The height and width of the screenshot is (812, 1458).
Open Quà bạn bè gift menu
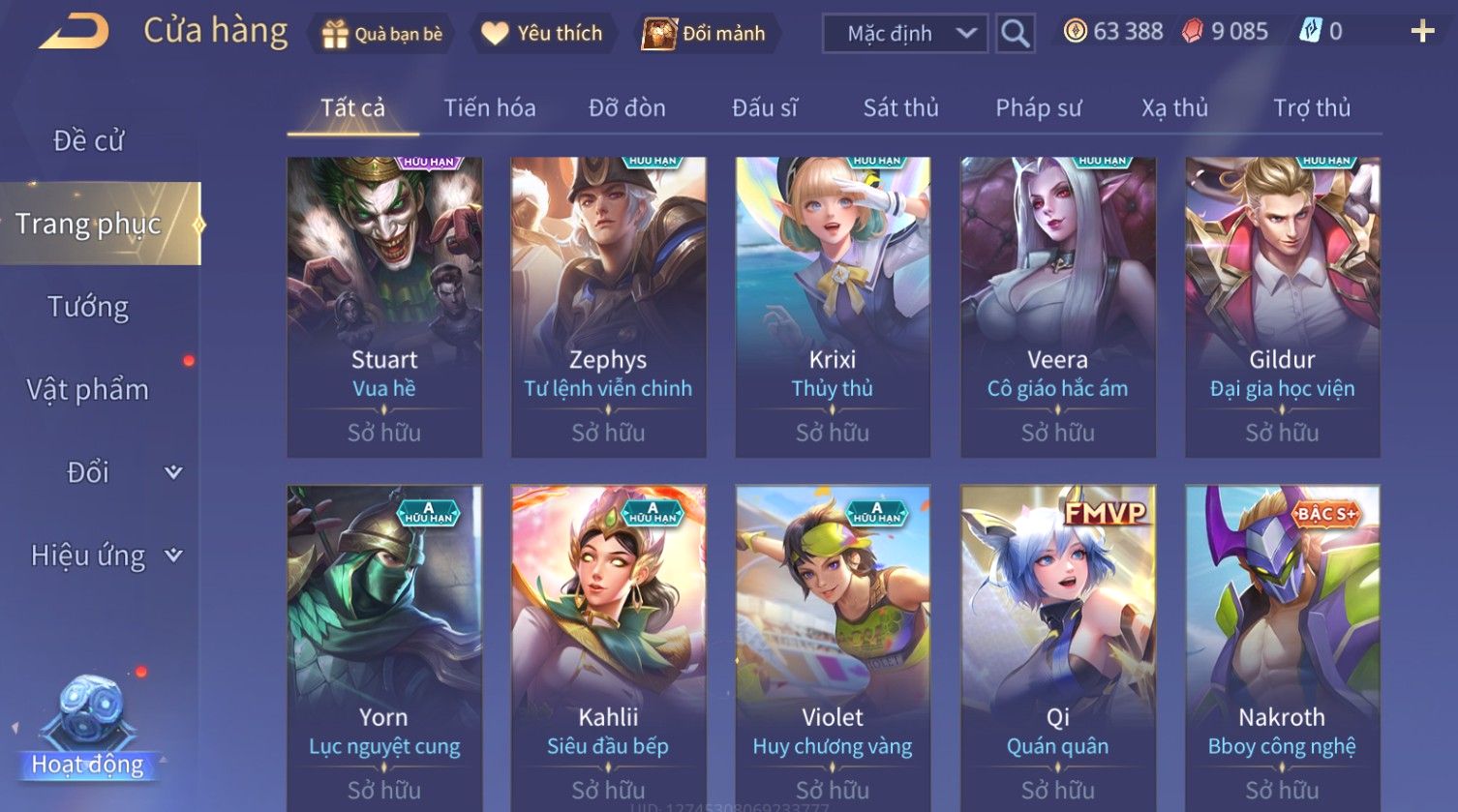(x=382, y=34)
